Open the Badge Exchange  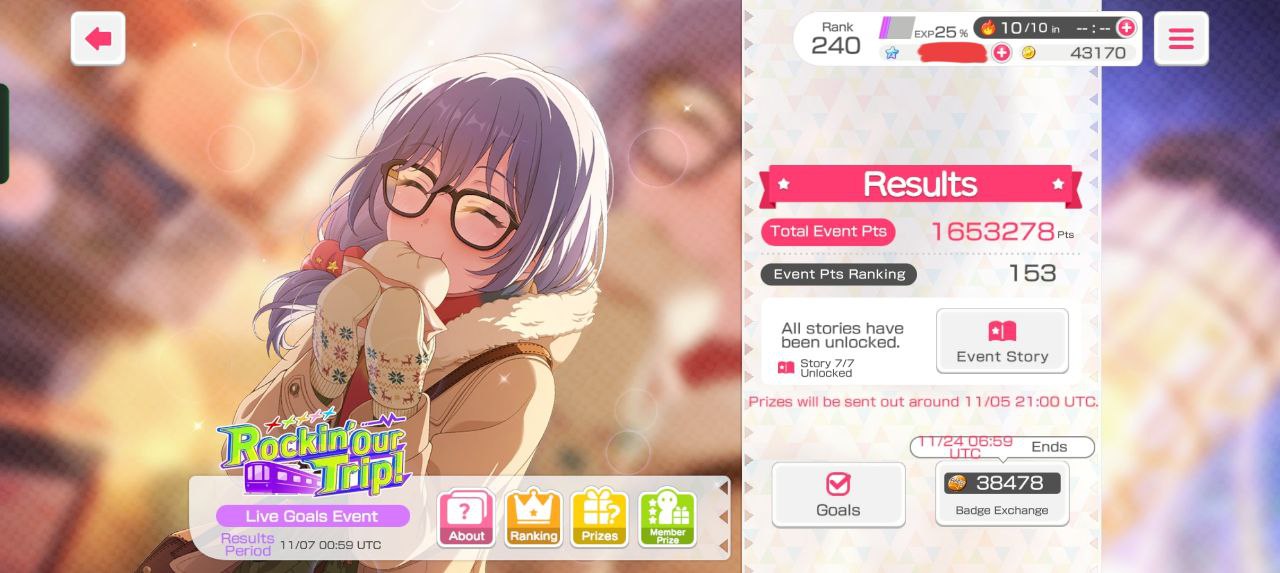point(1002,493)
